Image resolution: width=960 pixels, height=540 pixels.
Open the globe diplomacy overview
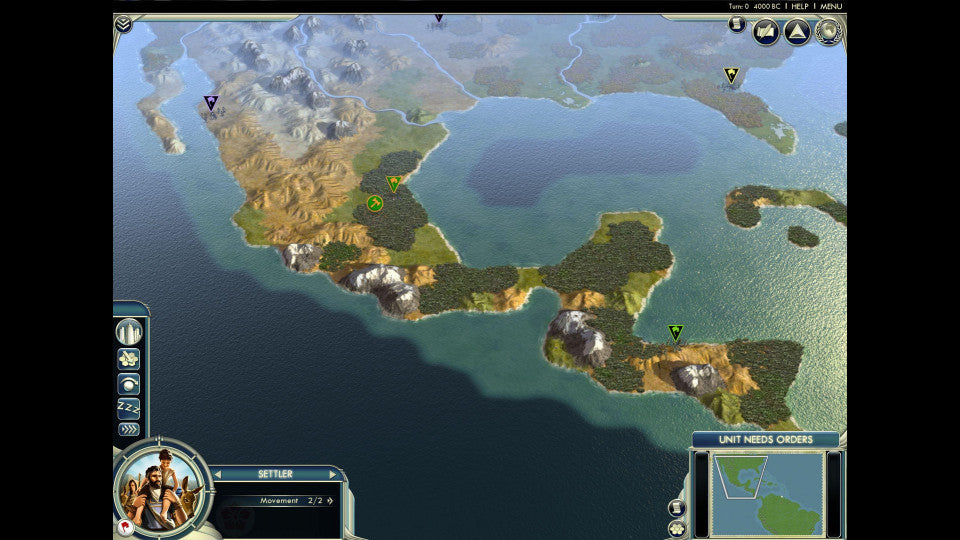(x=828, y=32)
